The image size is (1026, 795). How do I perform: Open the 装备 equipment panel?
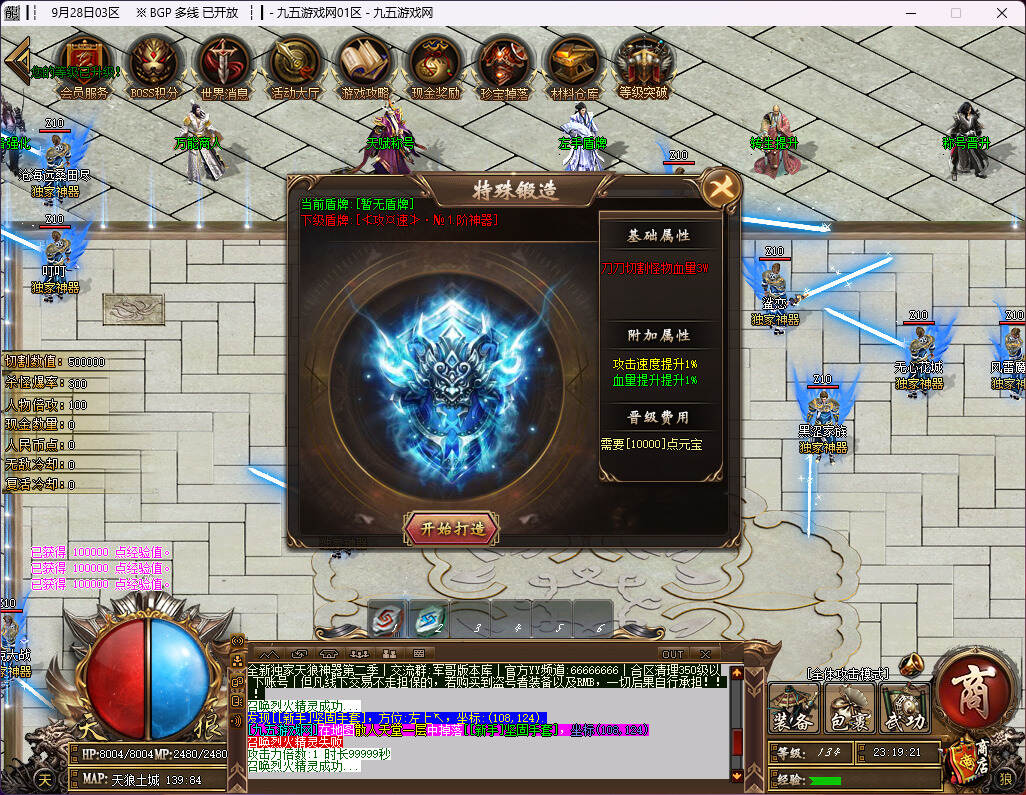pos(792,708)
